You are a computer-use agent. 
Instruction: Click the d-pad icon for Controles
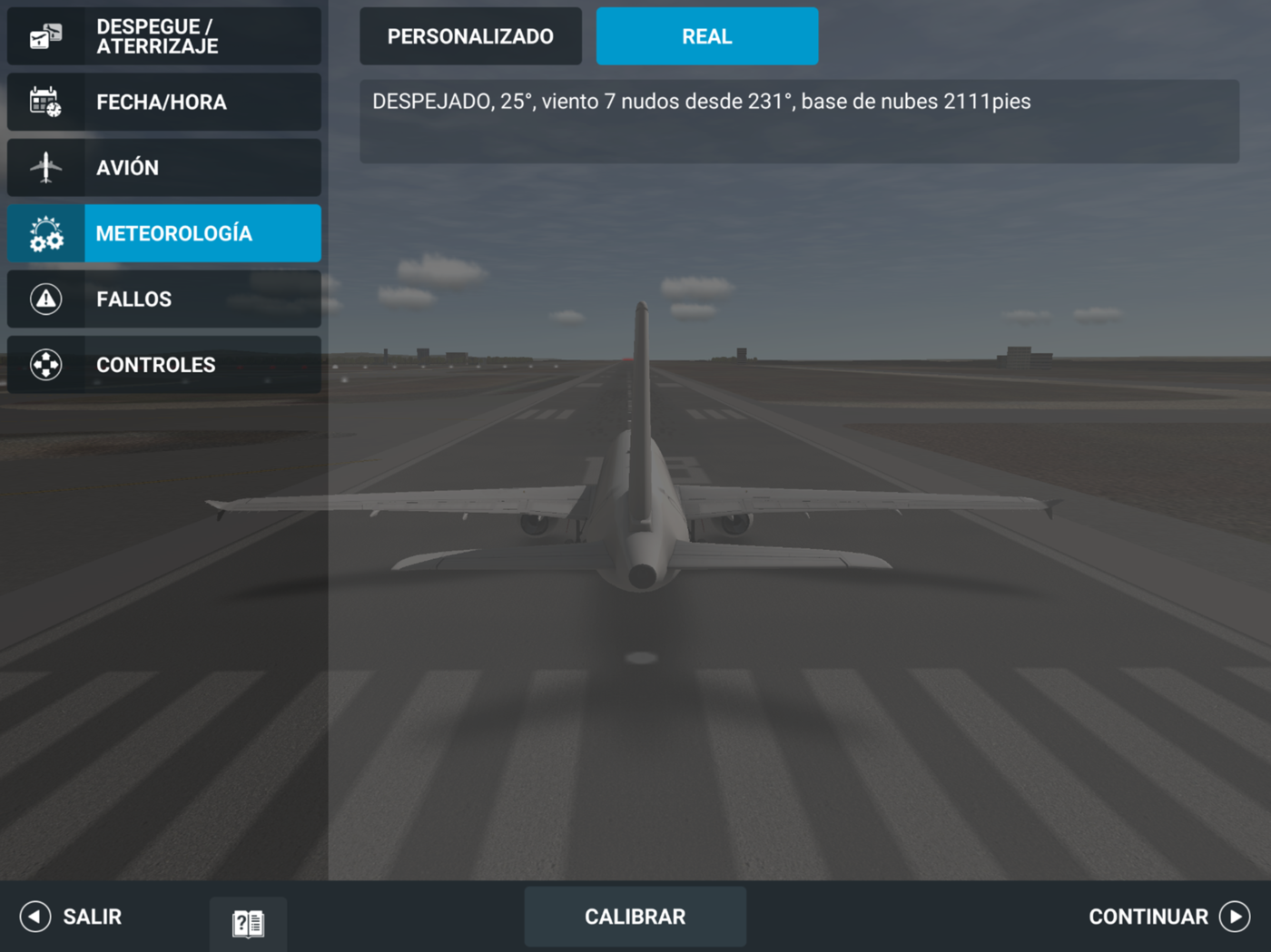45,364
